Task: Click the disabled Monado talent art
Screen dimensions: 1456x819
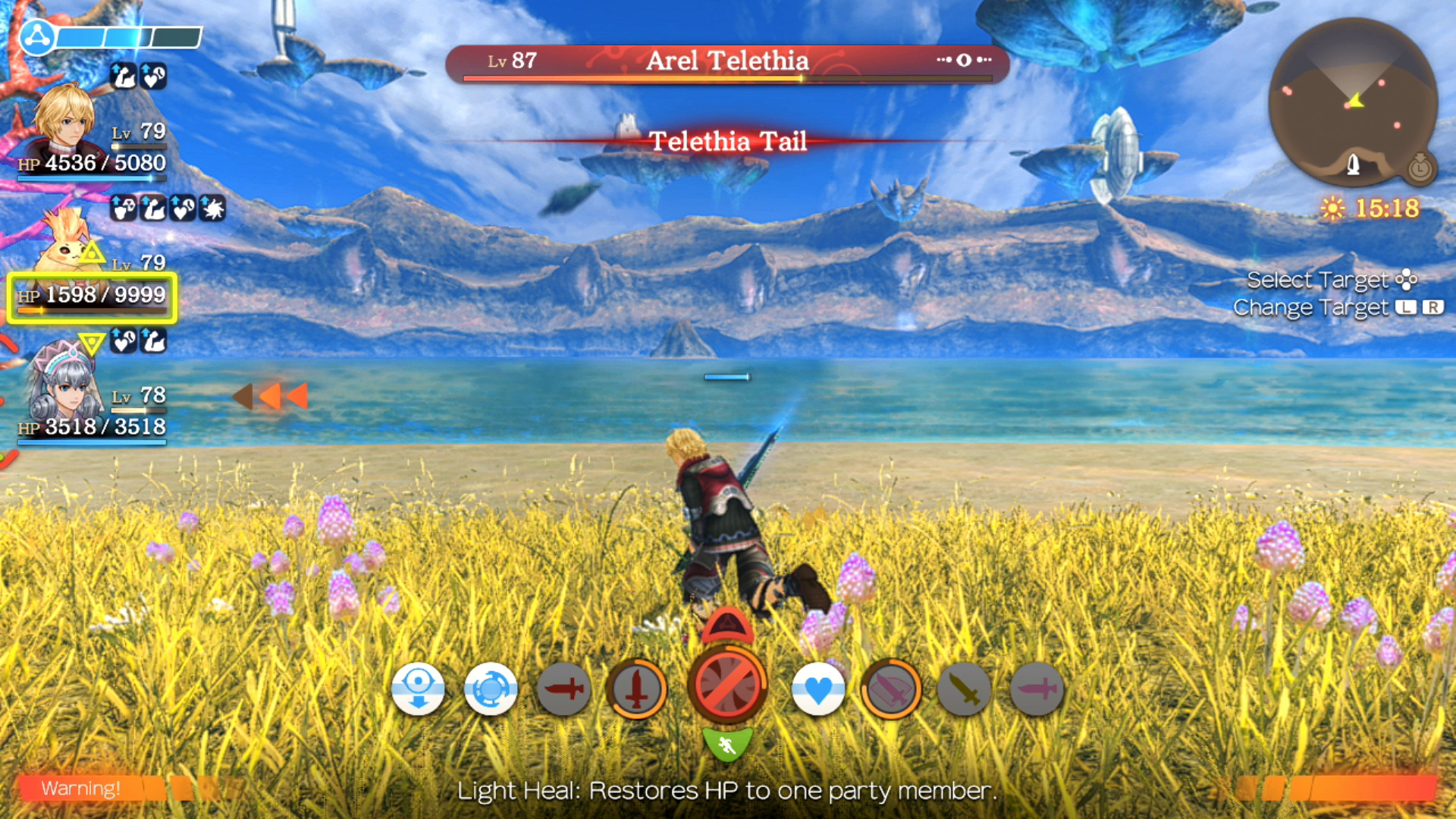Action: pos(727,685)
